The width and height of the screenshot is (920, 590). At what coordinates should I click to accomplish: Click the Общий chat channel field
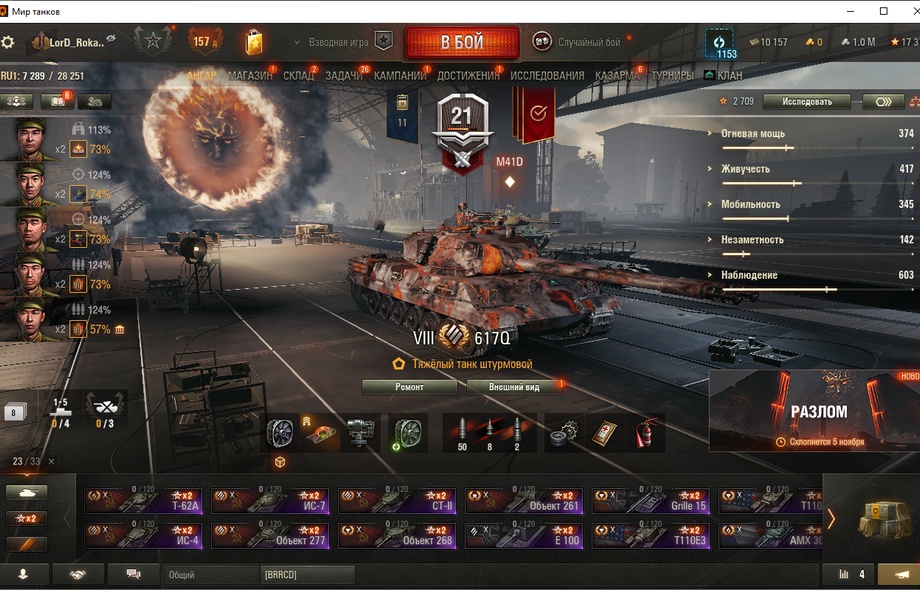[x=208, y=575]
